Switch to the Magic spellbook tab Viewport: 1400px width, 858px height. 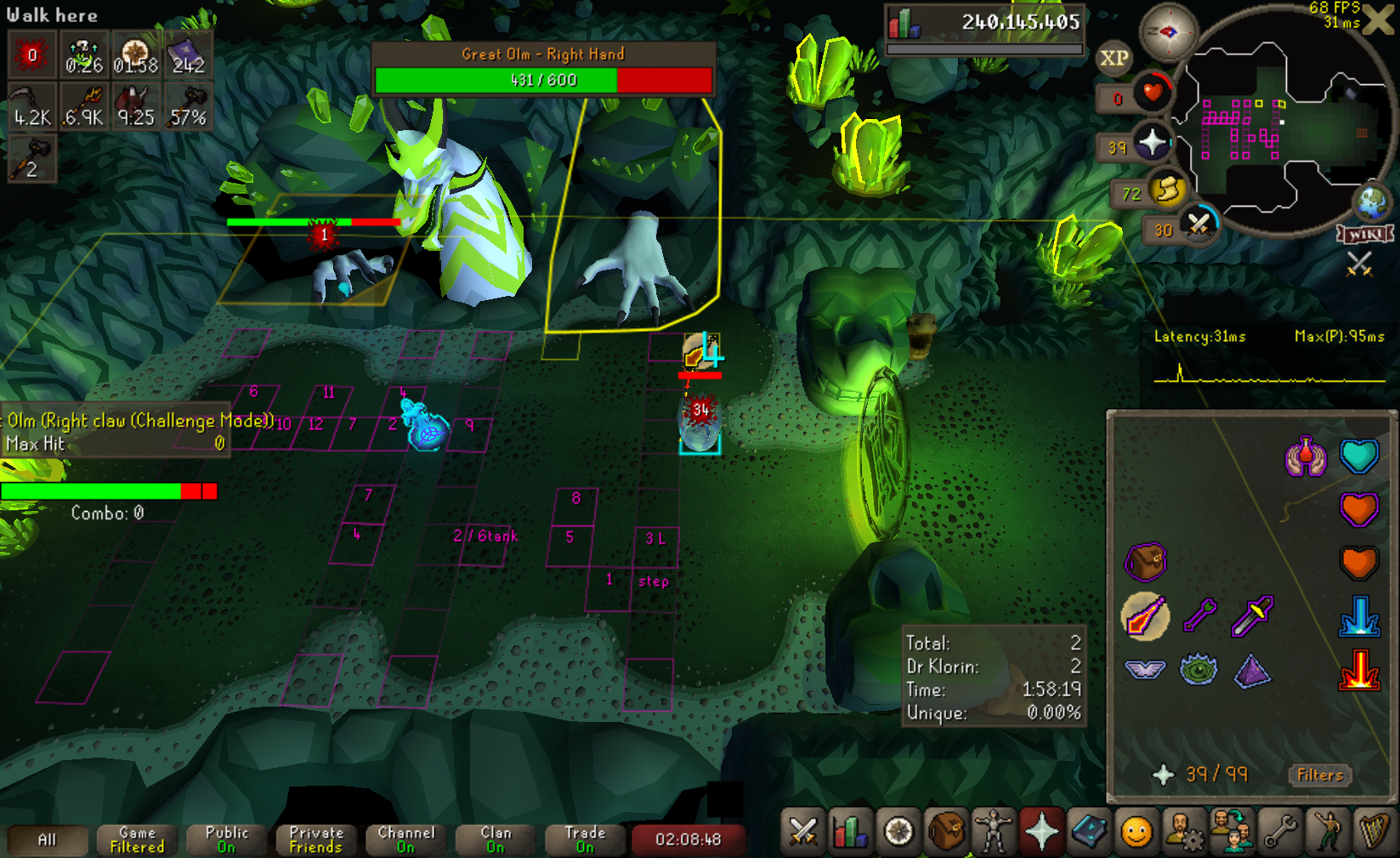coord(1089,831)
